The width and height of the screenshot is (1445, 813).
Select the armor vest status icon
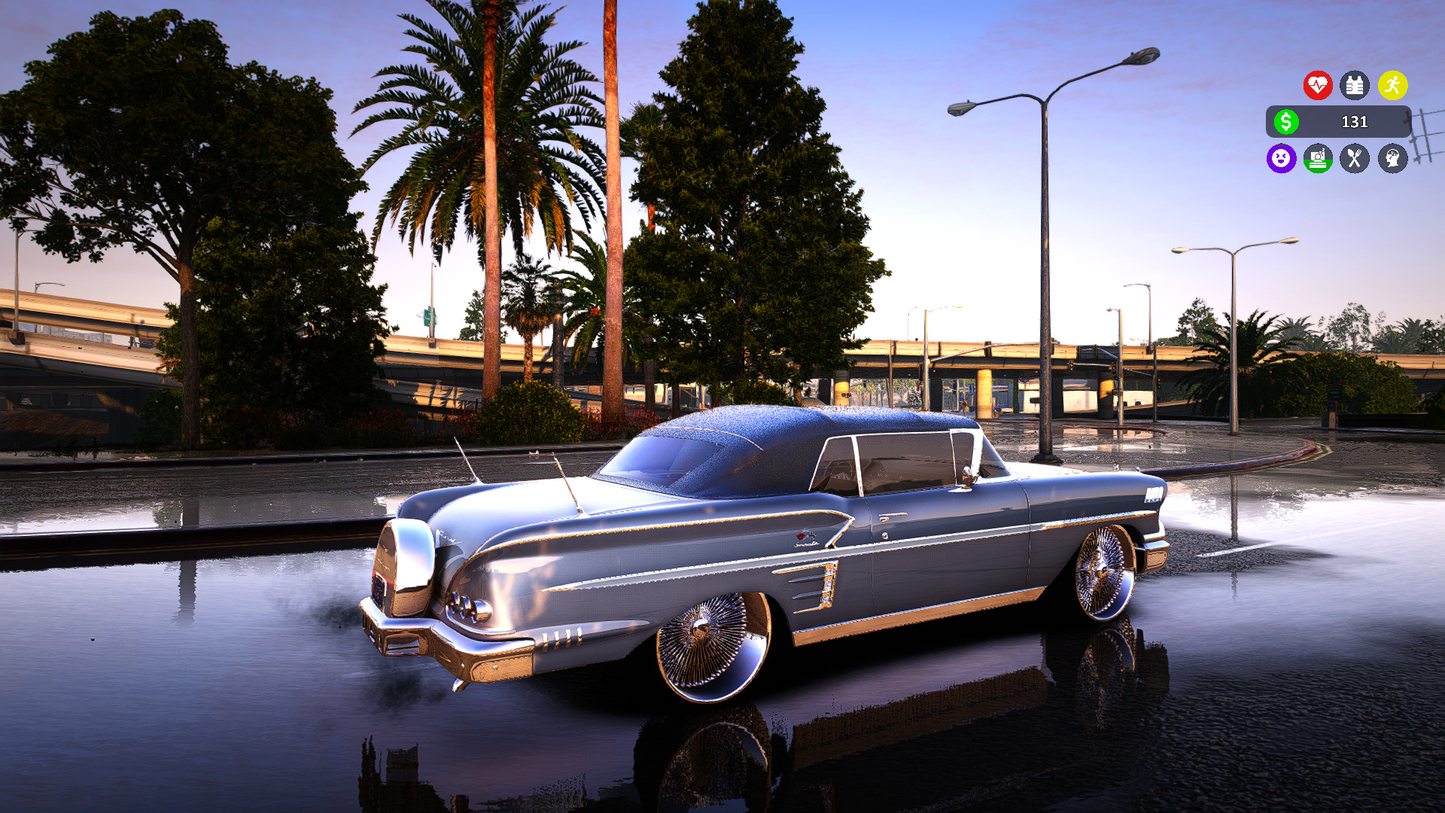point(1353,85)
